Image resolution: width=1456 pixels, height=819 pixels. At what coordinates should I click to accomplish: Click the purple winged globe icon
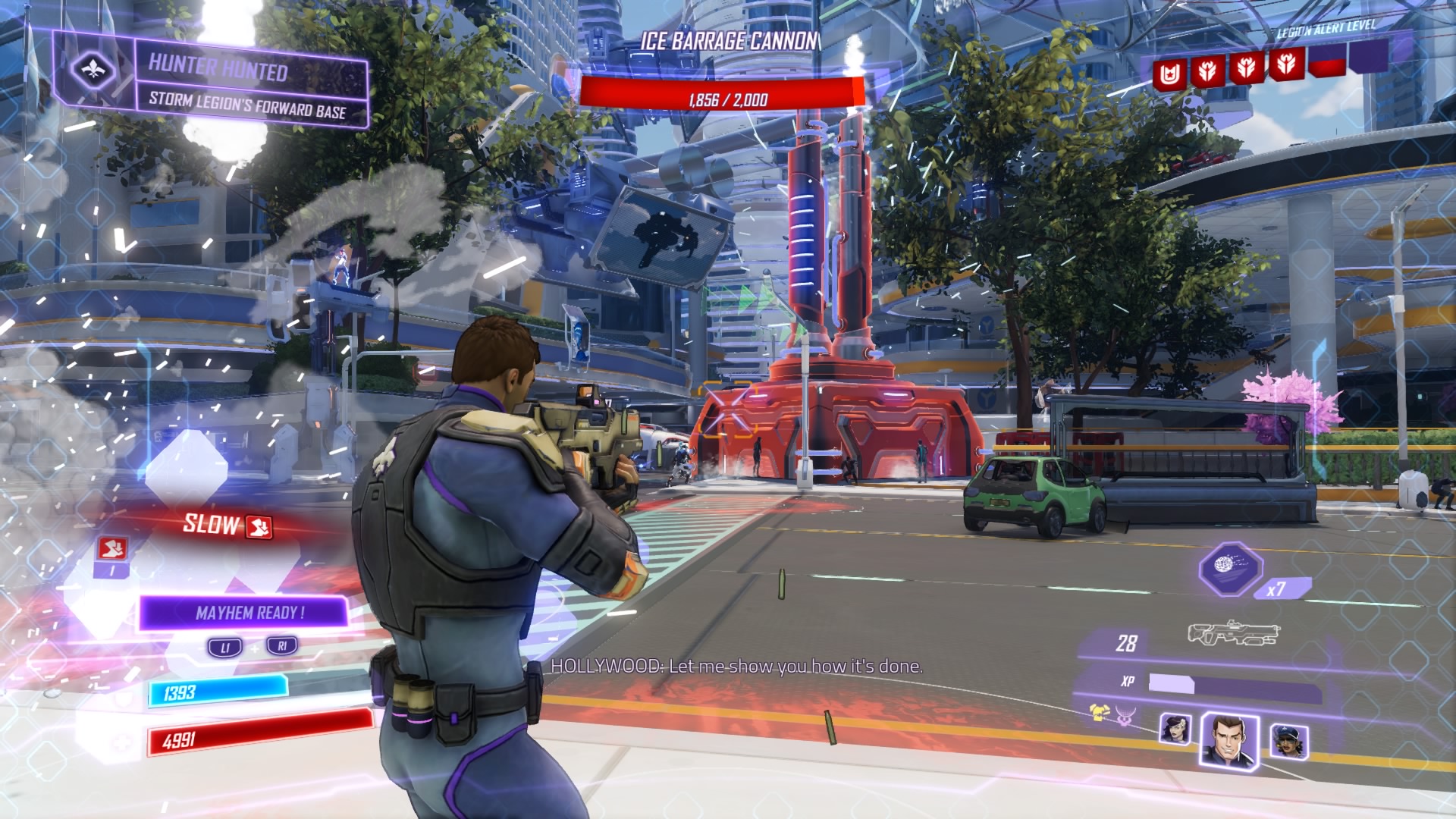1124,715
